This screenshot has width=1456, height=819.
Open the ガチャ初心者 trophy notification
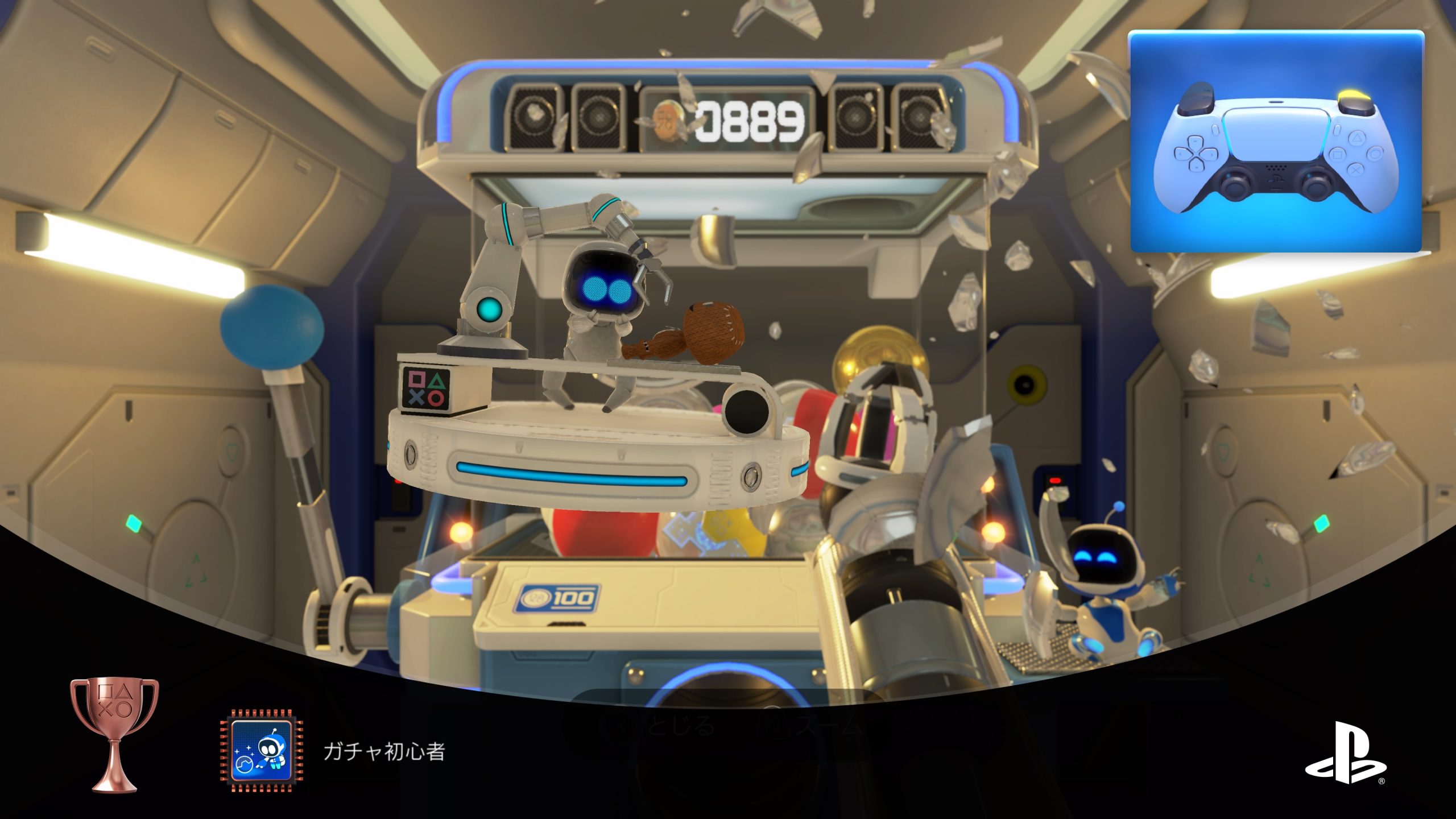(x=384, y=752)
